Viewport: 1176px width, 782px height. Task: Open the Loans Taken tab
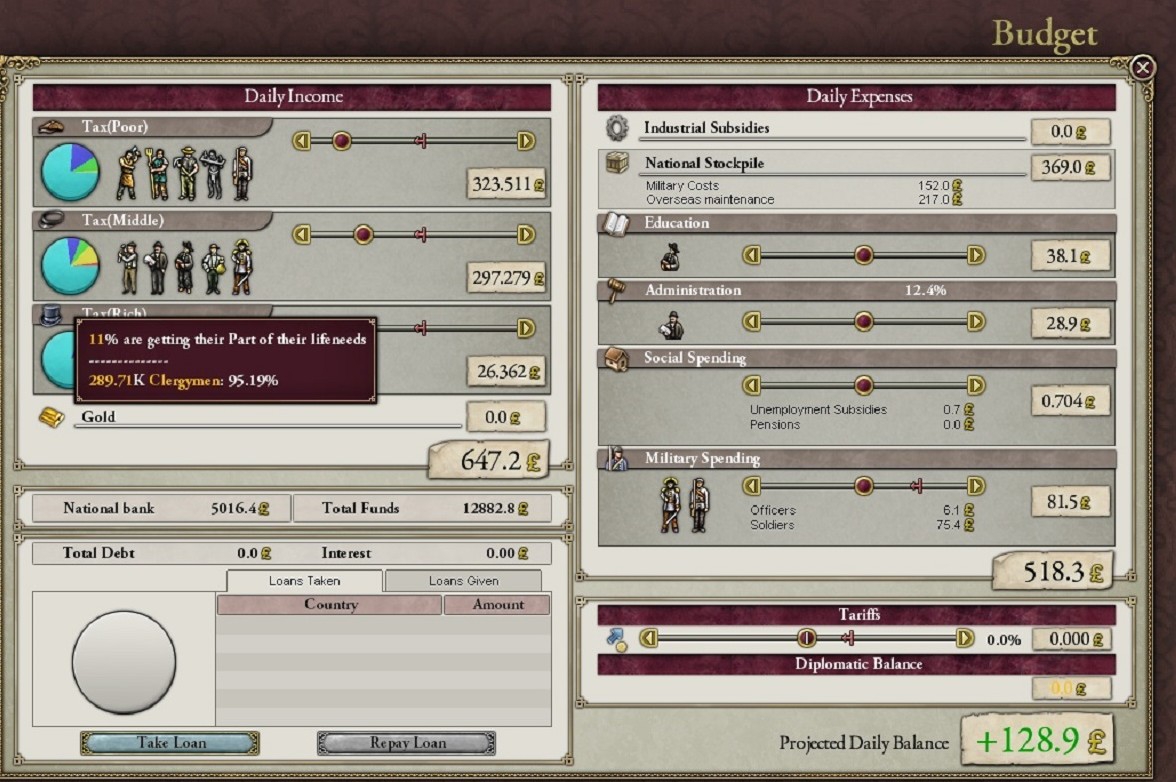[x=304, y=581]
